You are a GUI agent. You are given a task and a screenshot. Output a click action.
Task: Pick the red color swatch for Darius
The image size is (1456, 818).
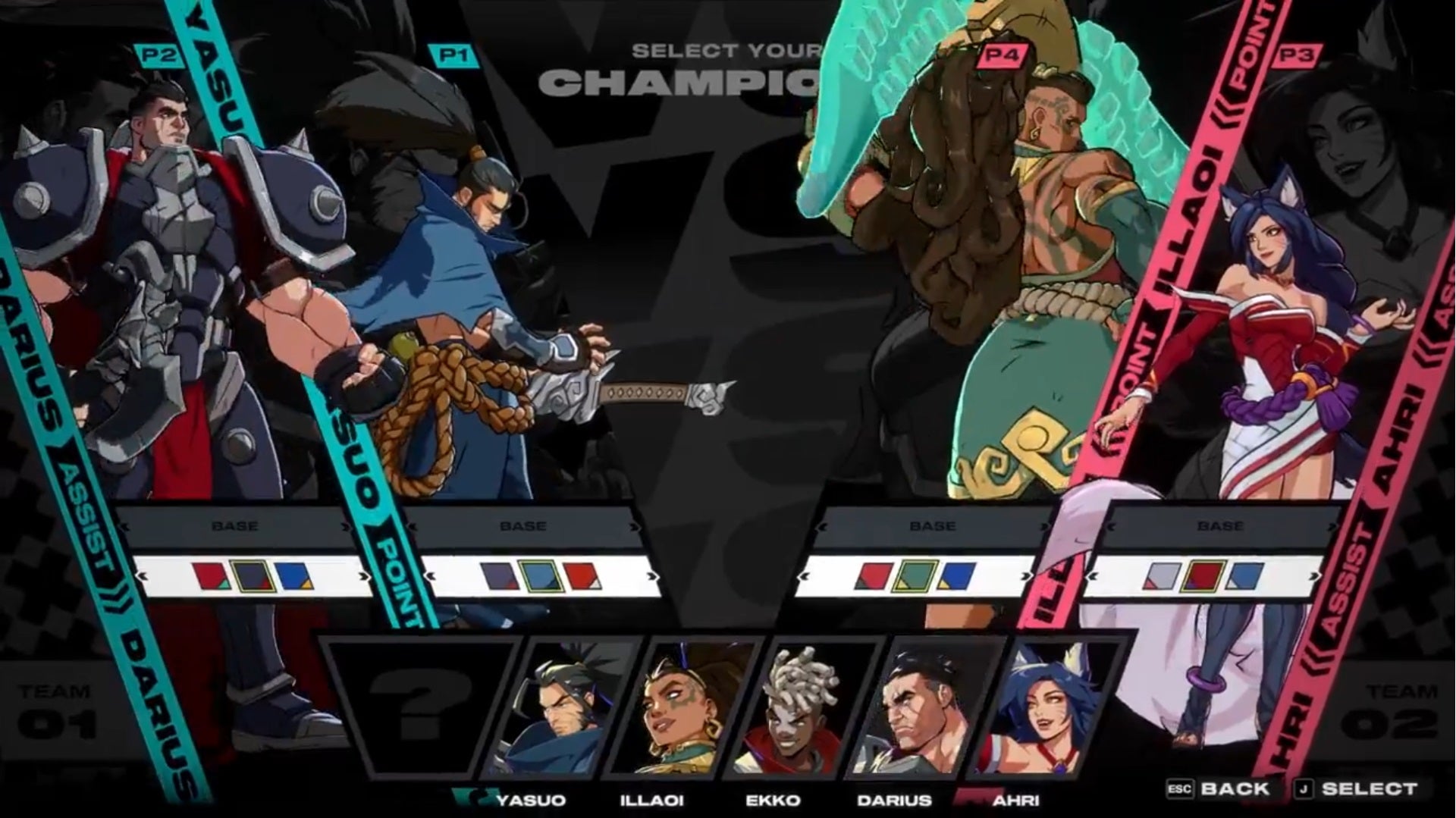[211, 576]
